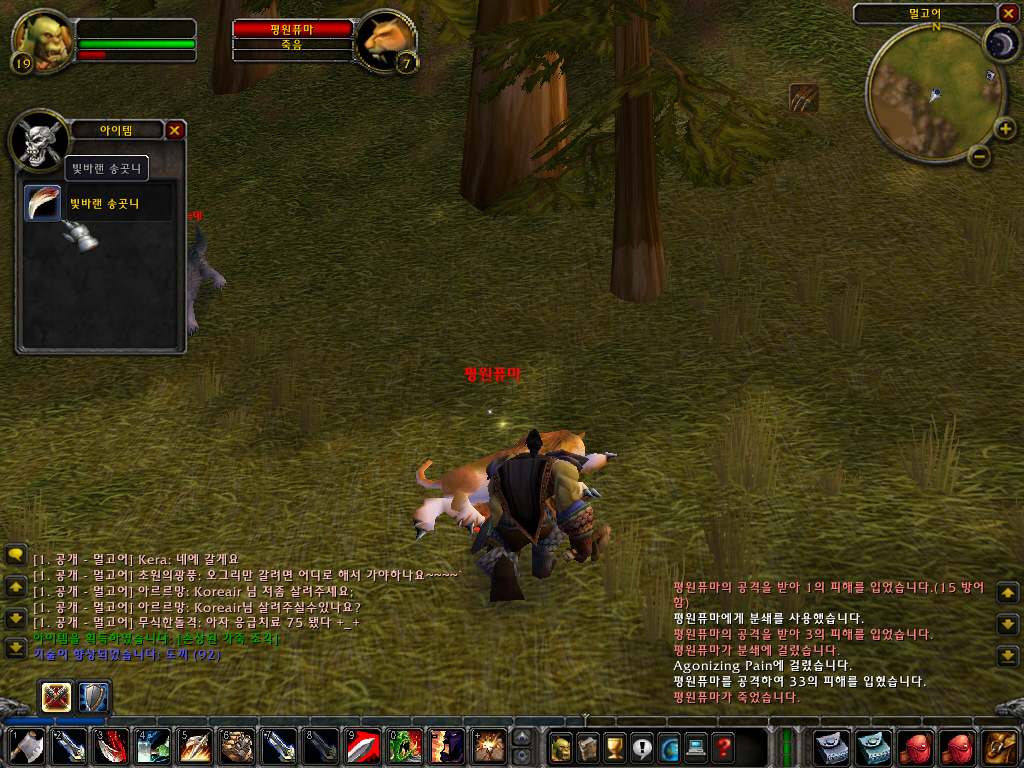Switch to the shield defensive stance

click(94, 696)
